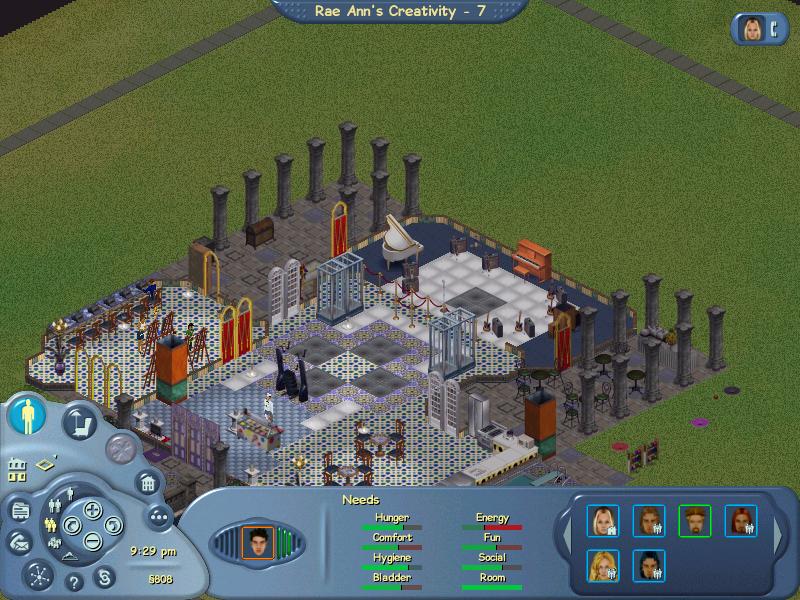The image size is (800, 600).
Task: Select the active Sim's orange-framed portrait
Action: pyautogui.click(x=258, y=543)
